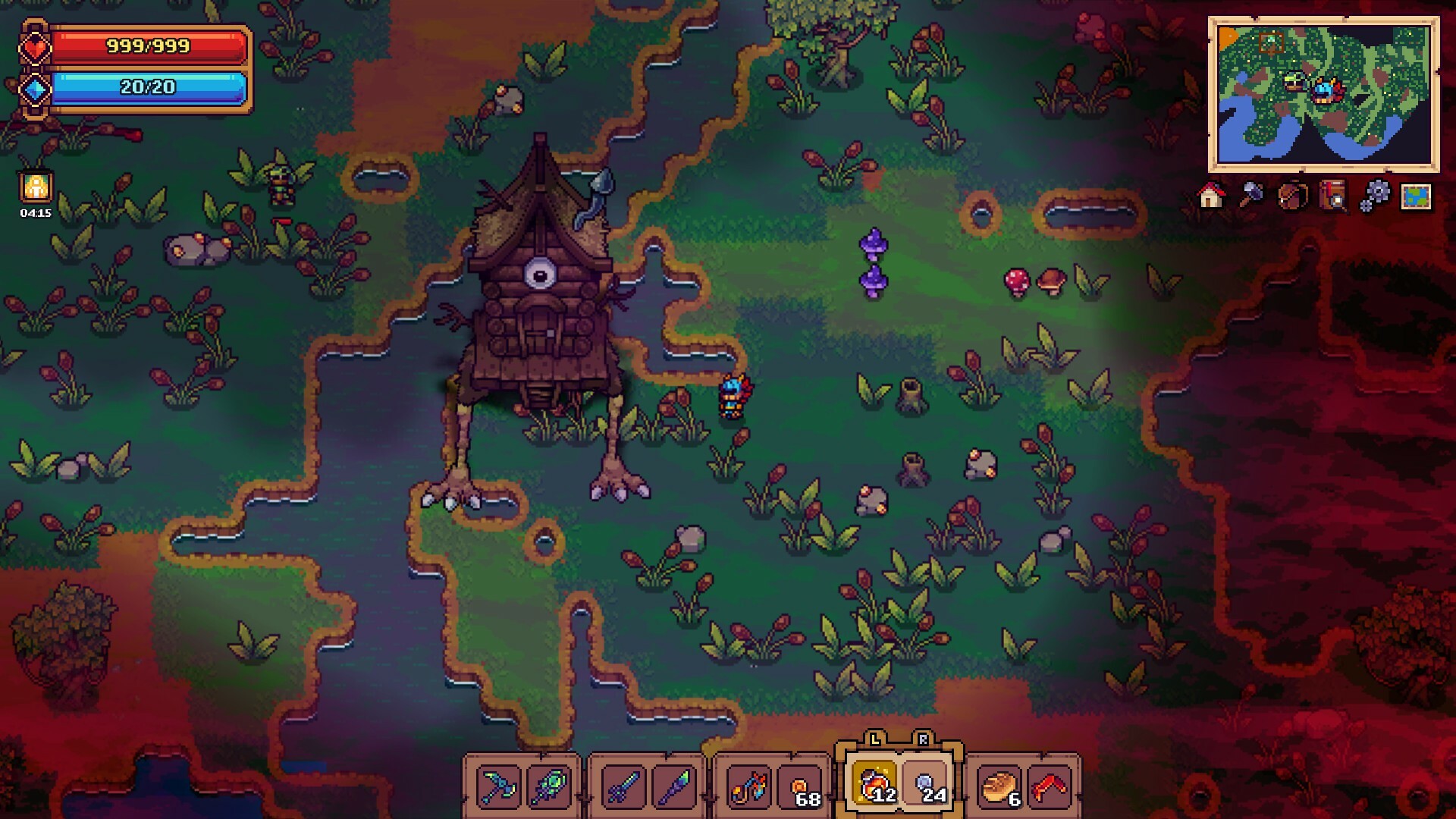Click the 04:15 timer badge

point(34,193)
